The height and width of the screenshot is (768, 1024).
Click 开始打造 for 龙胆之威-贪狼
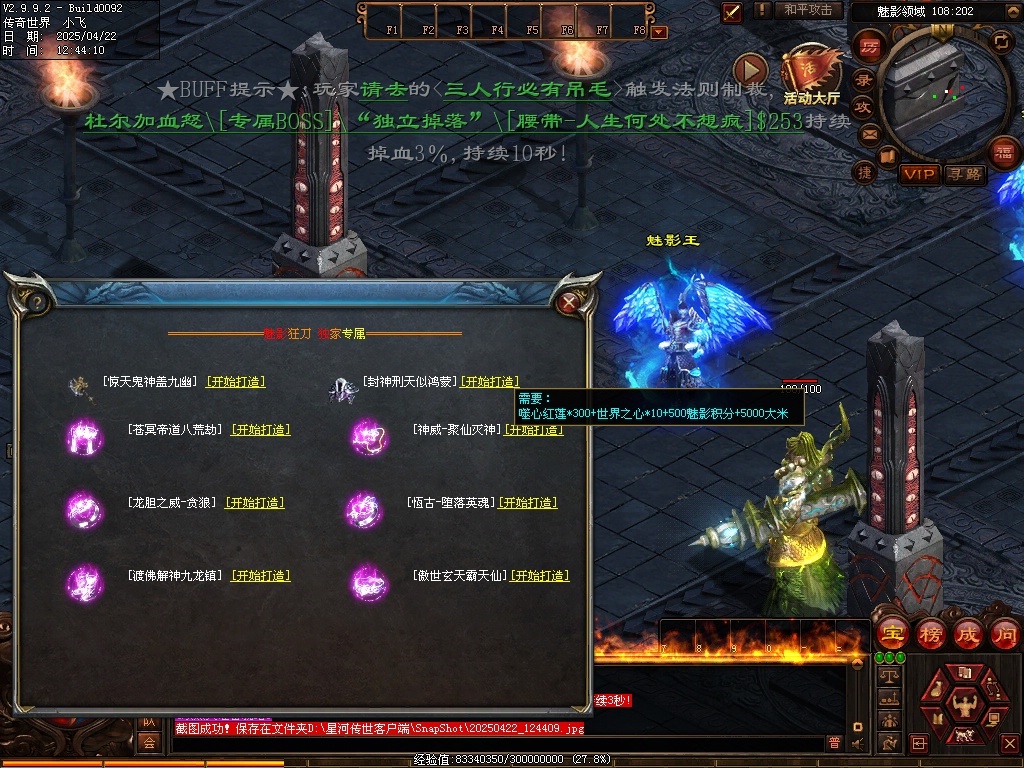(x=254, y=503)
